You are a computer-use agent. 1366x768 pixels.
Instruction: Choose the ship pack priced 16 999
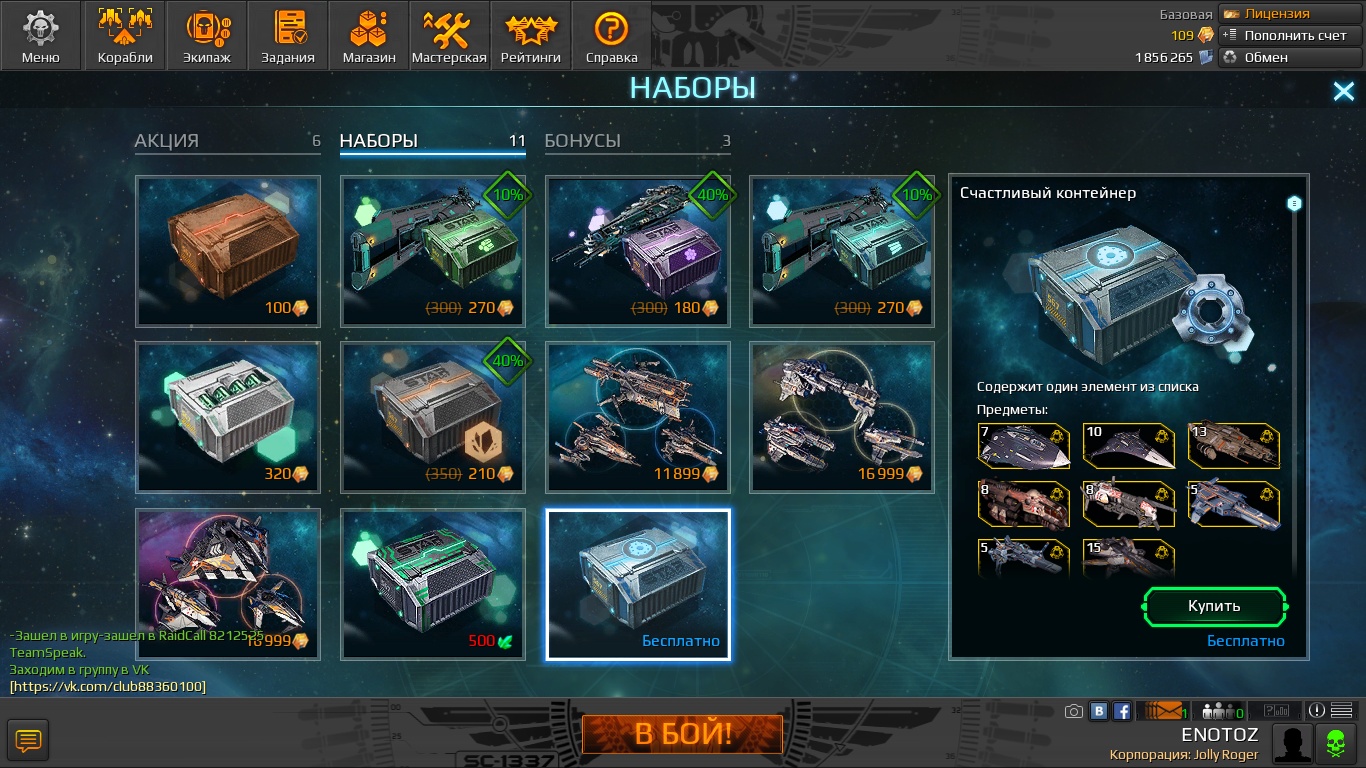pyautogui.click(x=842, y=417)
